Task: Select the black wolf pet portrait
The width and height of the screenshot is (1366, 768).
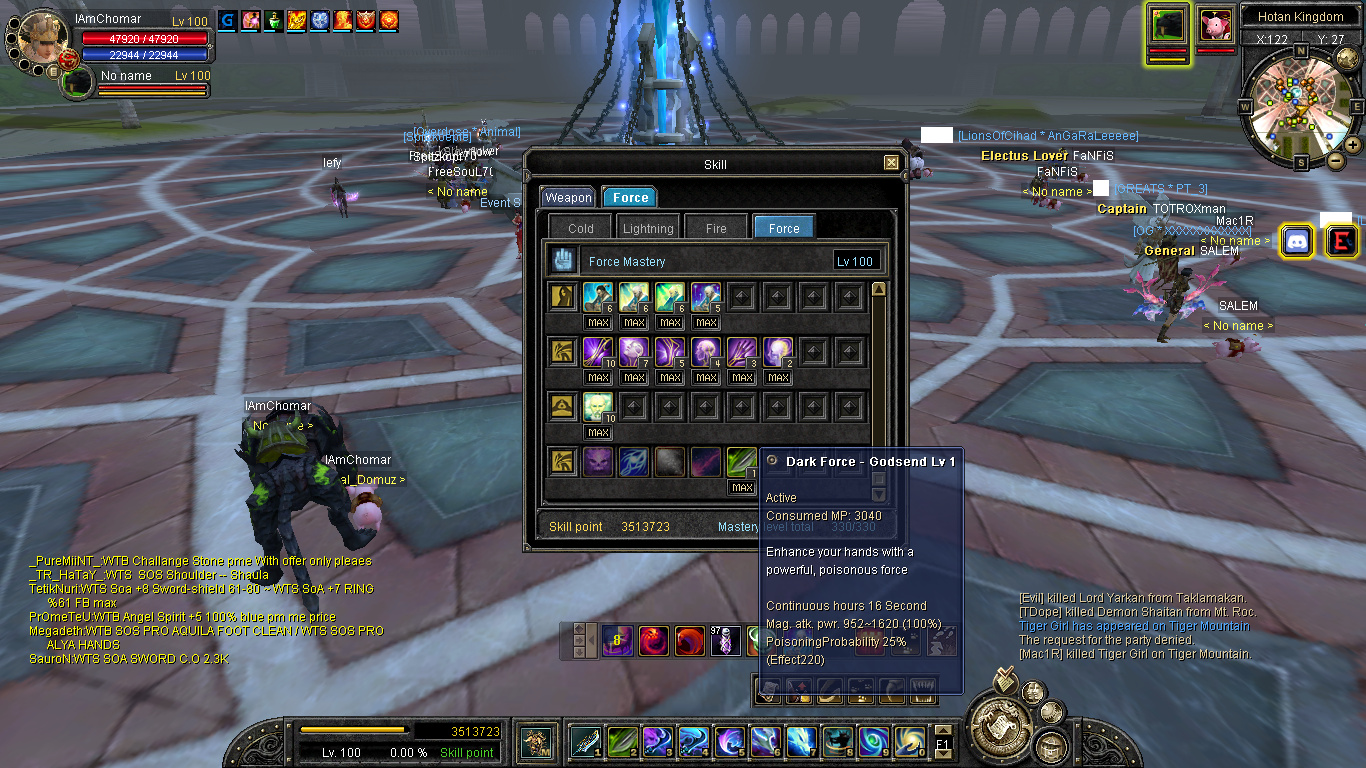Action: coord(1166,25)
